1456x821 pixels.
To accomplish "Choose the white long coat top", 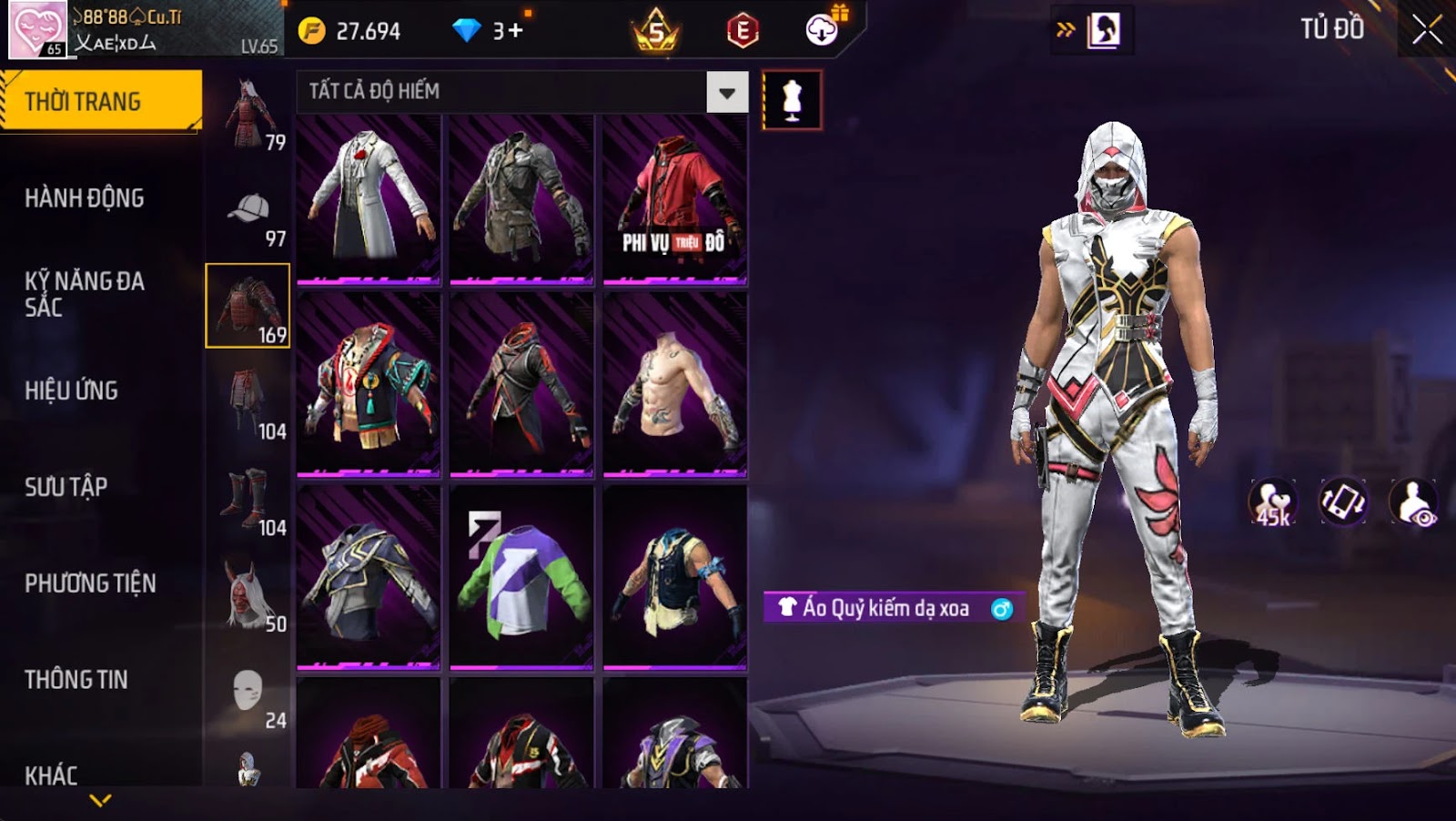I will [369, 198].
